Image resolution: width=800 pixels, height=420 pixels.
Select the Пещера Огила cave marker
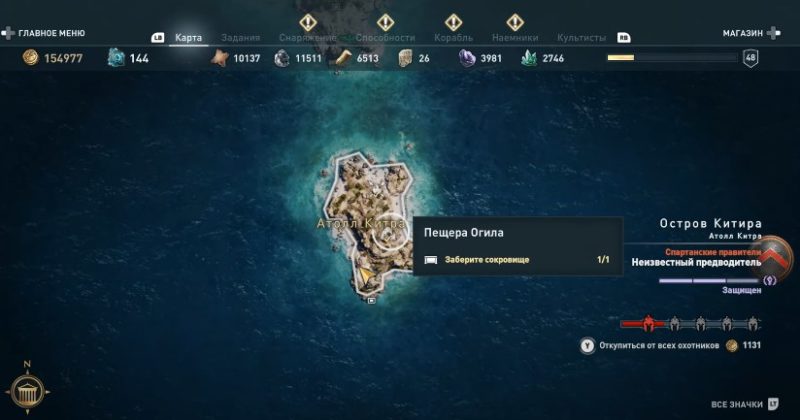pos(395,231)
